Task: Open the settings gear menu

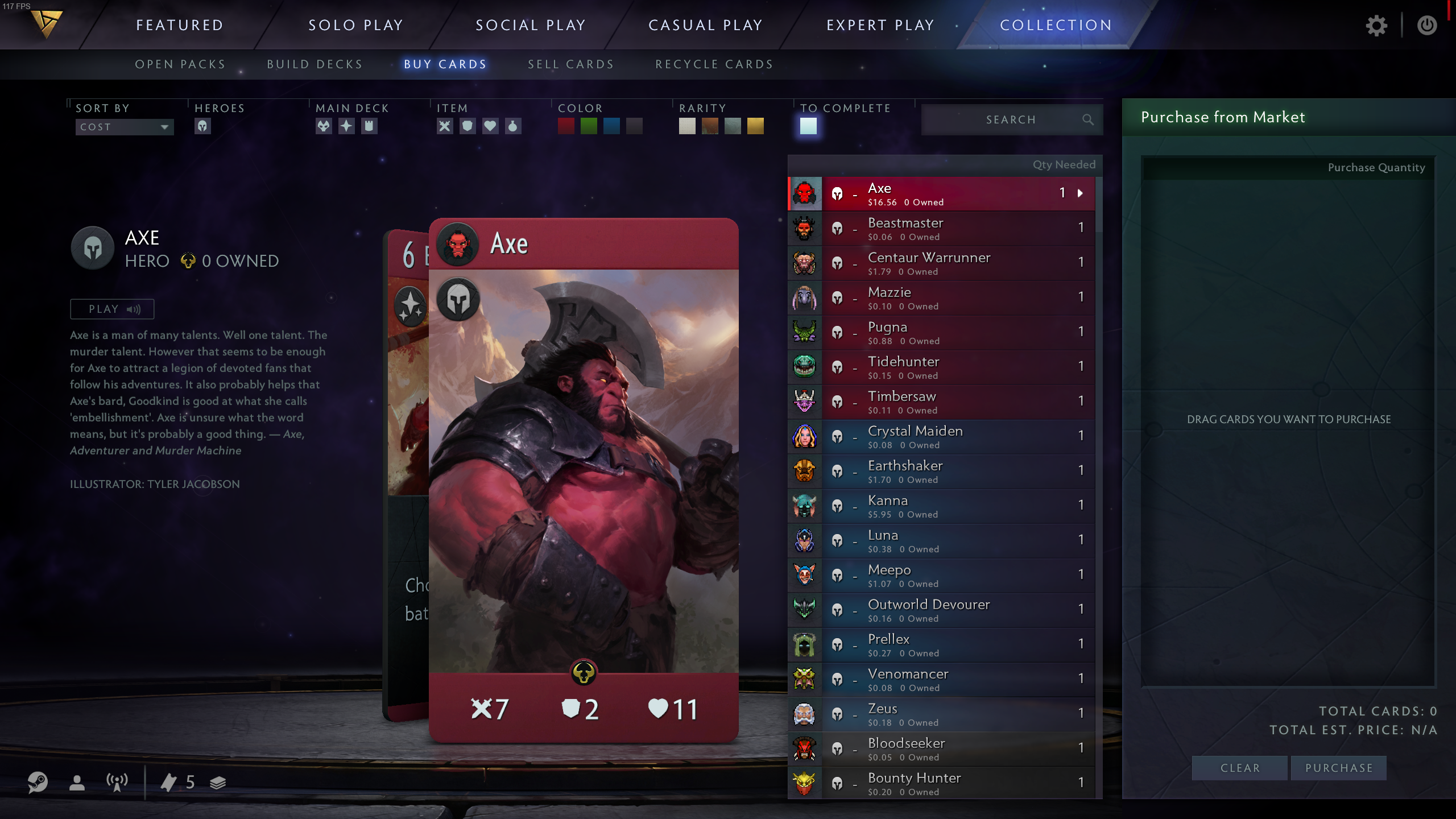Action: point(1376,25)
